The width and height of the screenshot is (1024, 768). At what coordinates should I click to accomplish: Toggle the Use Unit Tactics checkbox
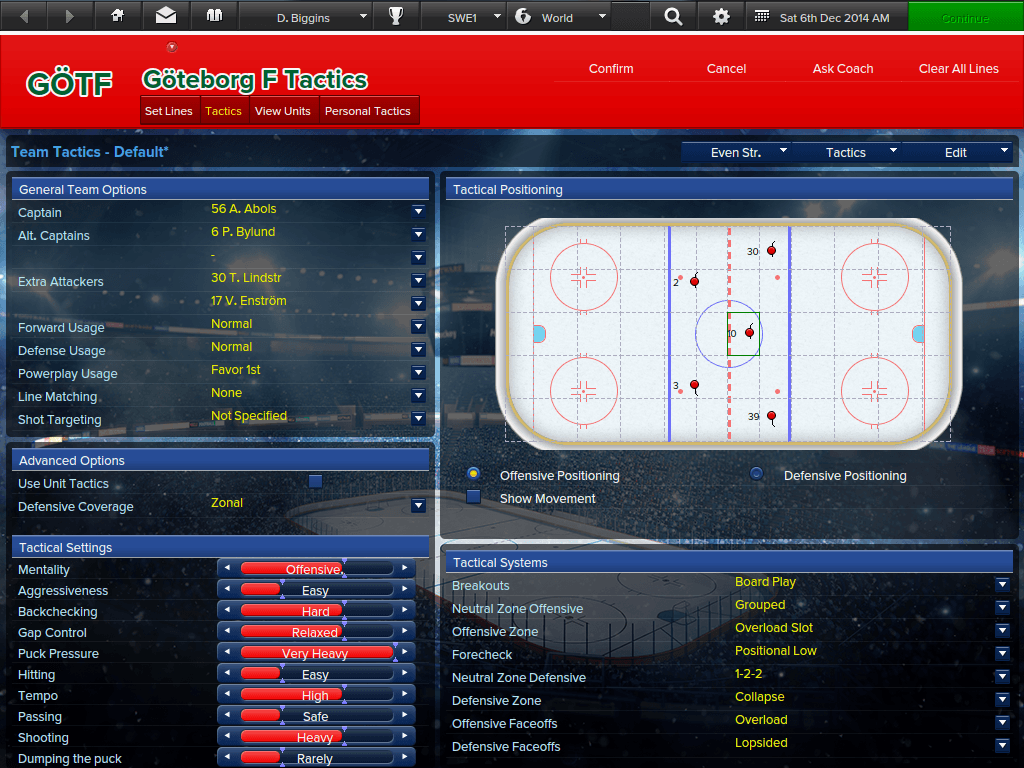[315, 482]
